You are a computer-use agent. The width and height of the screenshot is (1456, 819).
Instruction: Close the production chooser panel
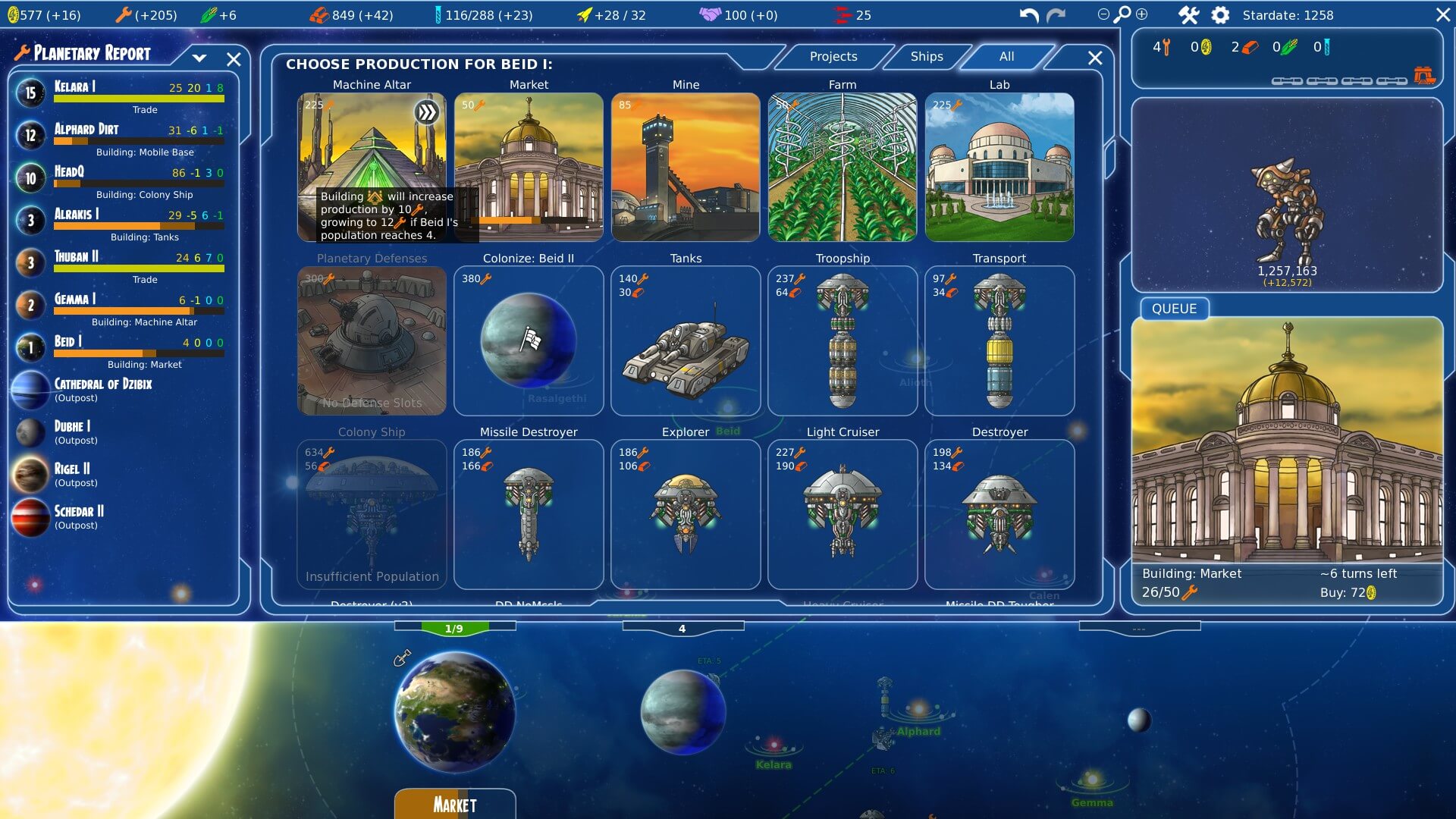pos(1094,58)
